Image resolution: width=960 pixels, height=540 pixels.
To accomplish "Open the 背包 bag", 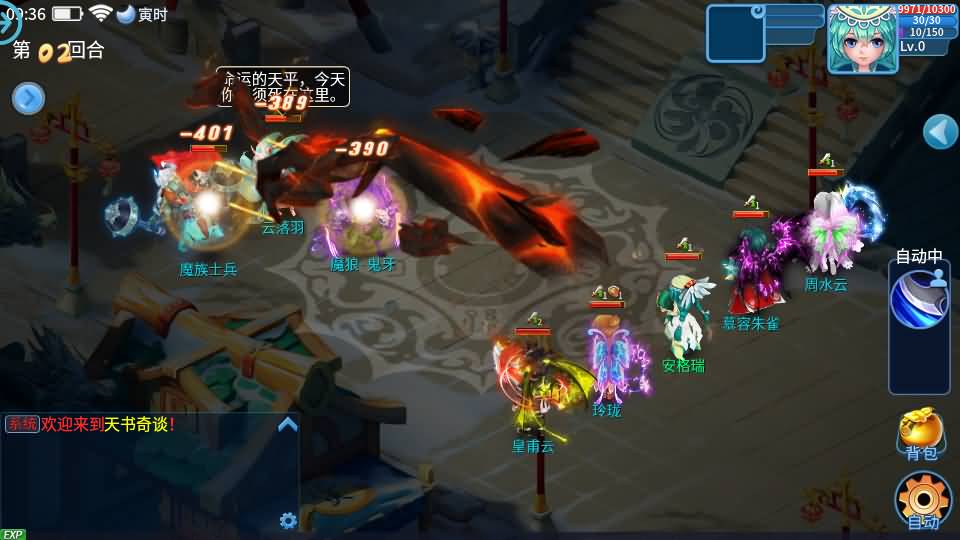I will (920, 433).
